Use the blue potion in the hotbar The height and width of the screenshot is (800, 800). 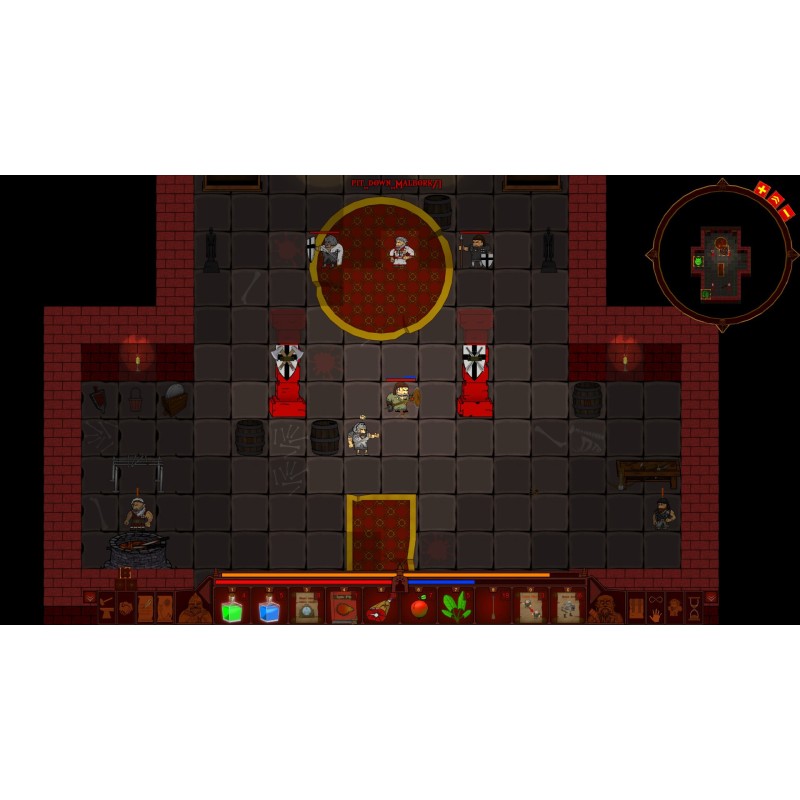point(269,608)
